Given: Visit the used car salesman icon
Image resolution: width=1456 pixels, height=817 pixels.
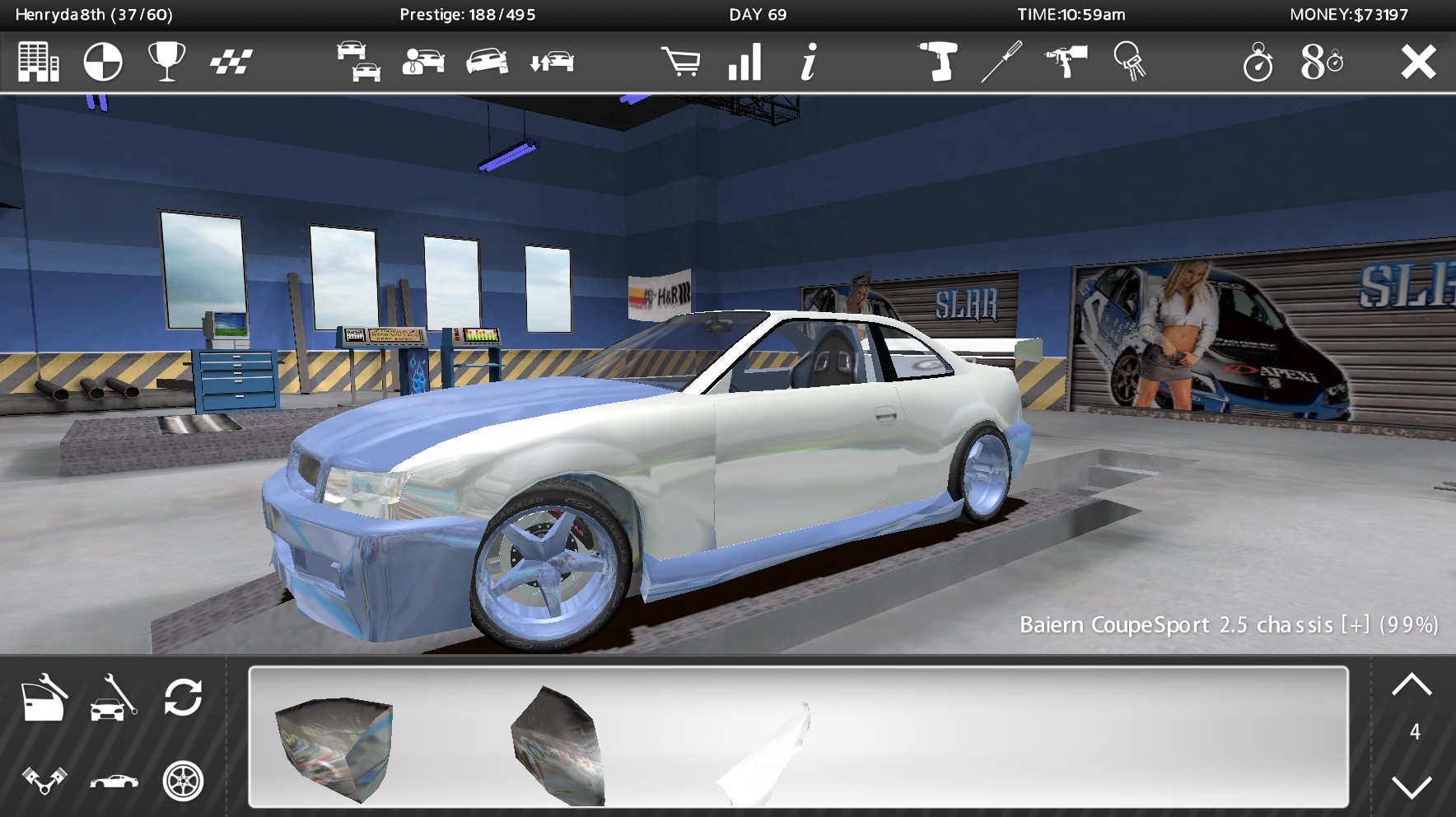Looking at the screenshot, I should pos(422,62).
